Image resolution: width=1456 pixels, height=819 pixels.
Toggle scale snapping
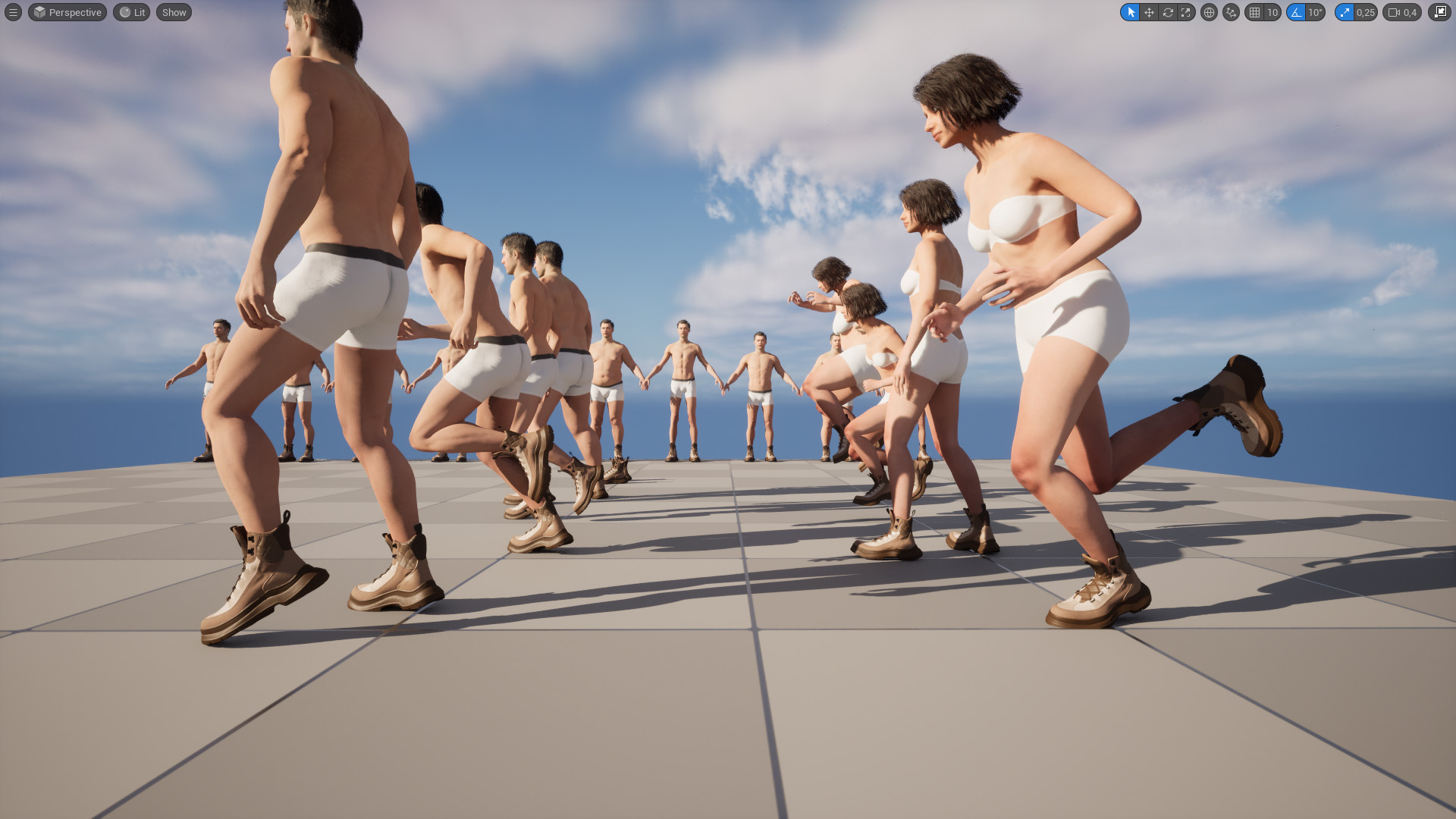click(x=1345, y=12)
